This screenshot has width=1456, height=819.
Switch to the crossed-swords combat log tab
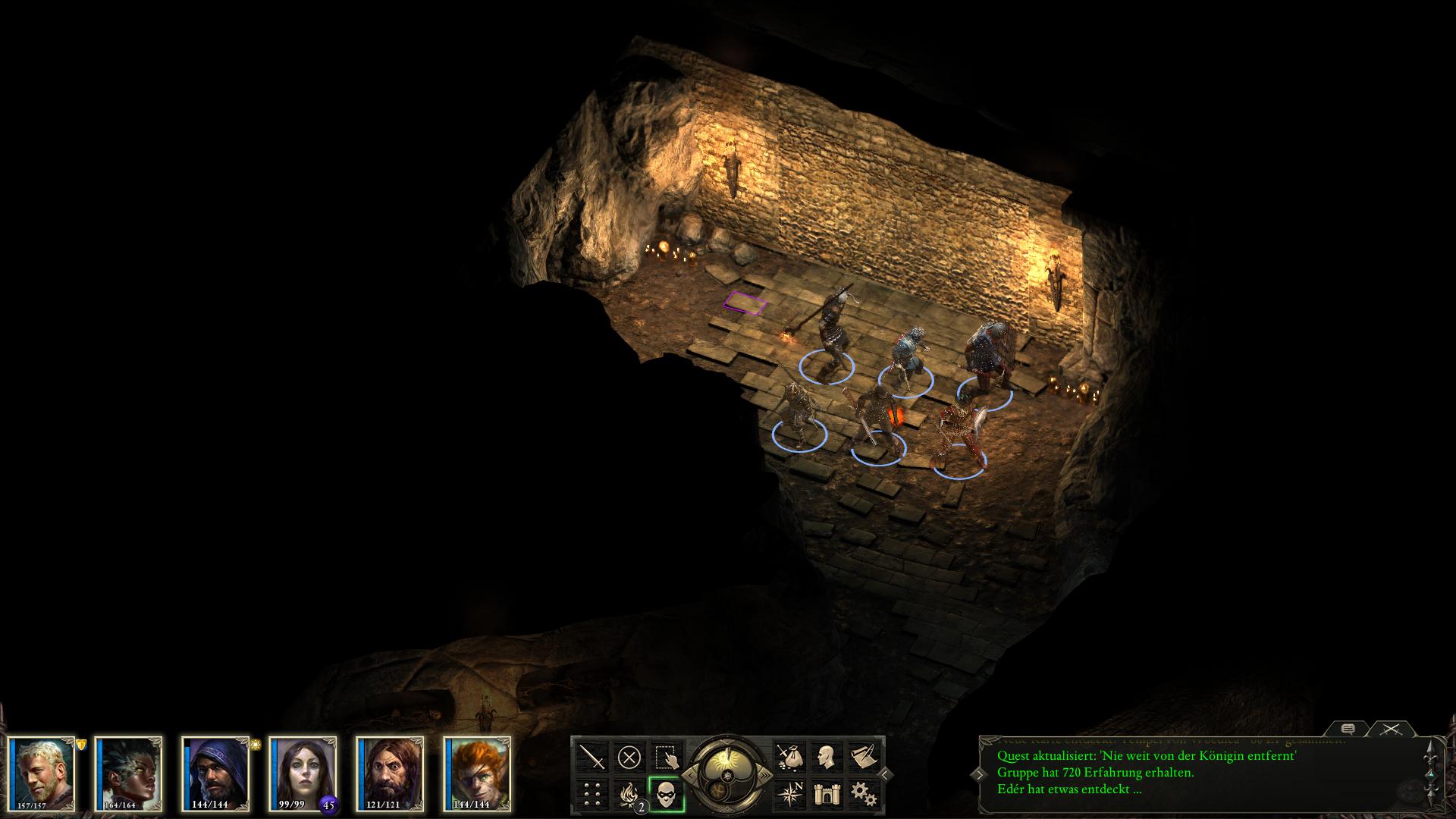(x=1390, y=730)
